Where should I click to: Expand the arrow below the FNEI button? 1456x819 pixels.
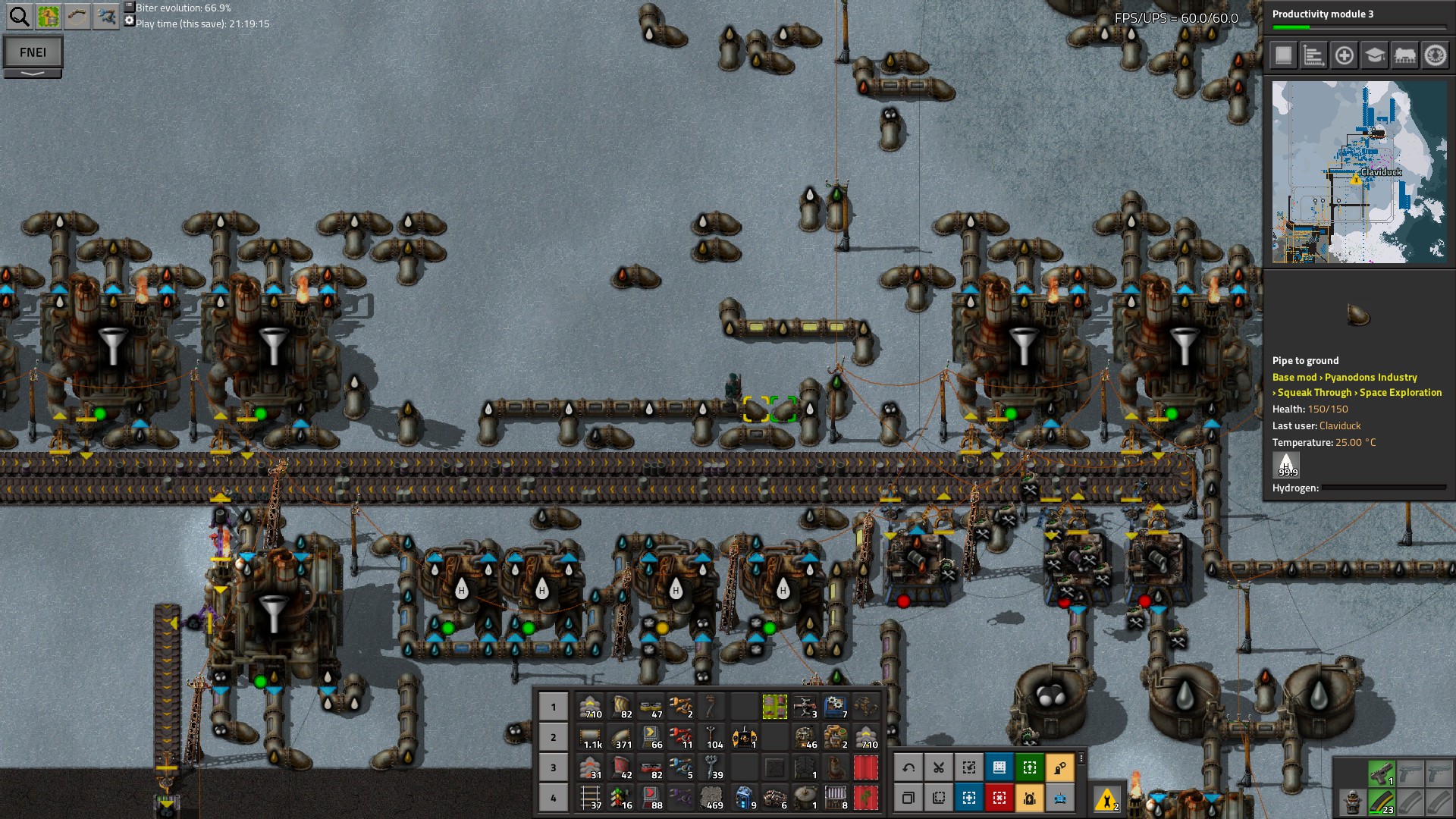click(x=33, y=74)
